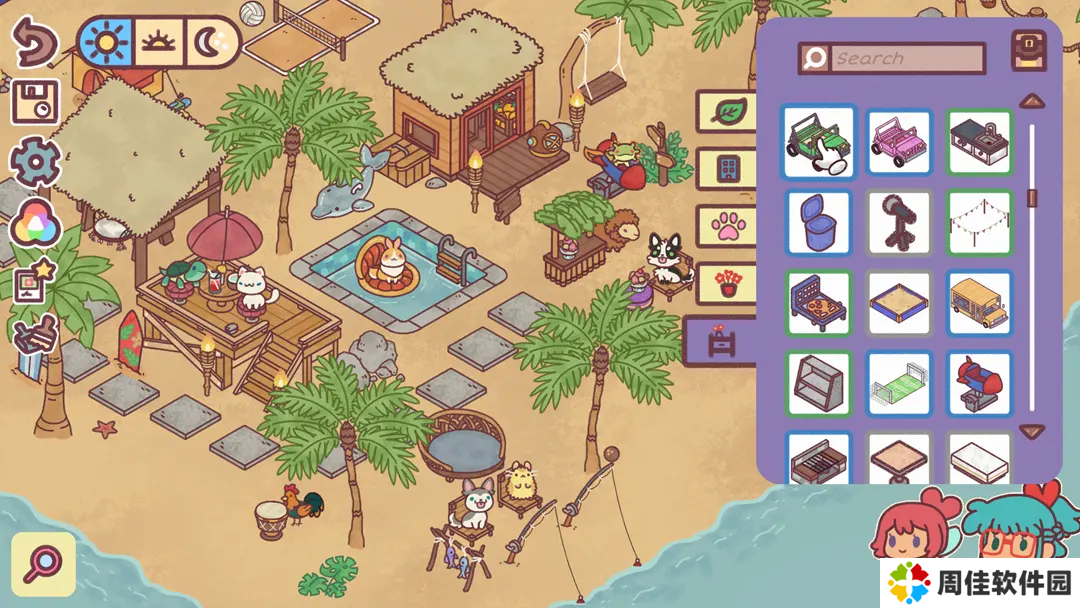Image resolution: width=1080 pixels, height=608 pixels.
Task: Pick the blue trash can item
Action: pyautogui.click(x=818, y=222)
